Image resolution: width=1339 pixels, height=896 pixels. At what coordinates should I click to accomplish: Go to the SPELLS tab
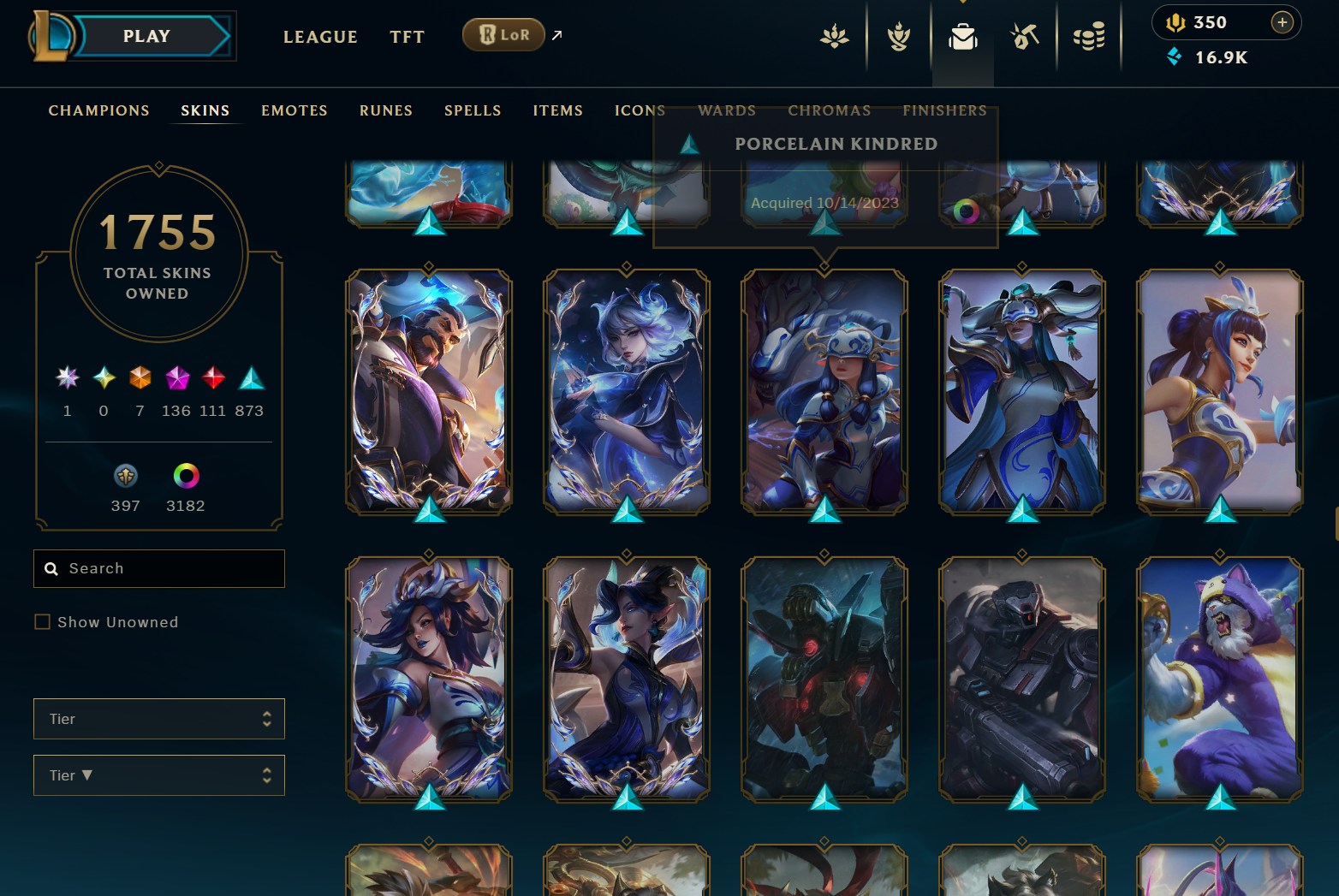pyautogui.click(x=473, y=110)
